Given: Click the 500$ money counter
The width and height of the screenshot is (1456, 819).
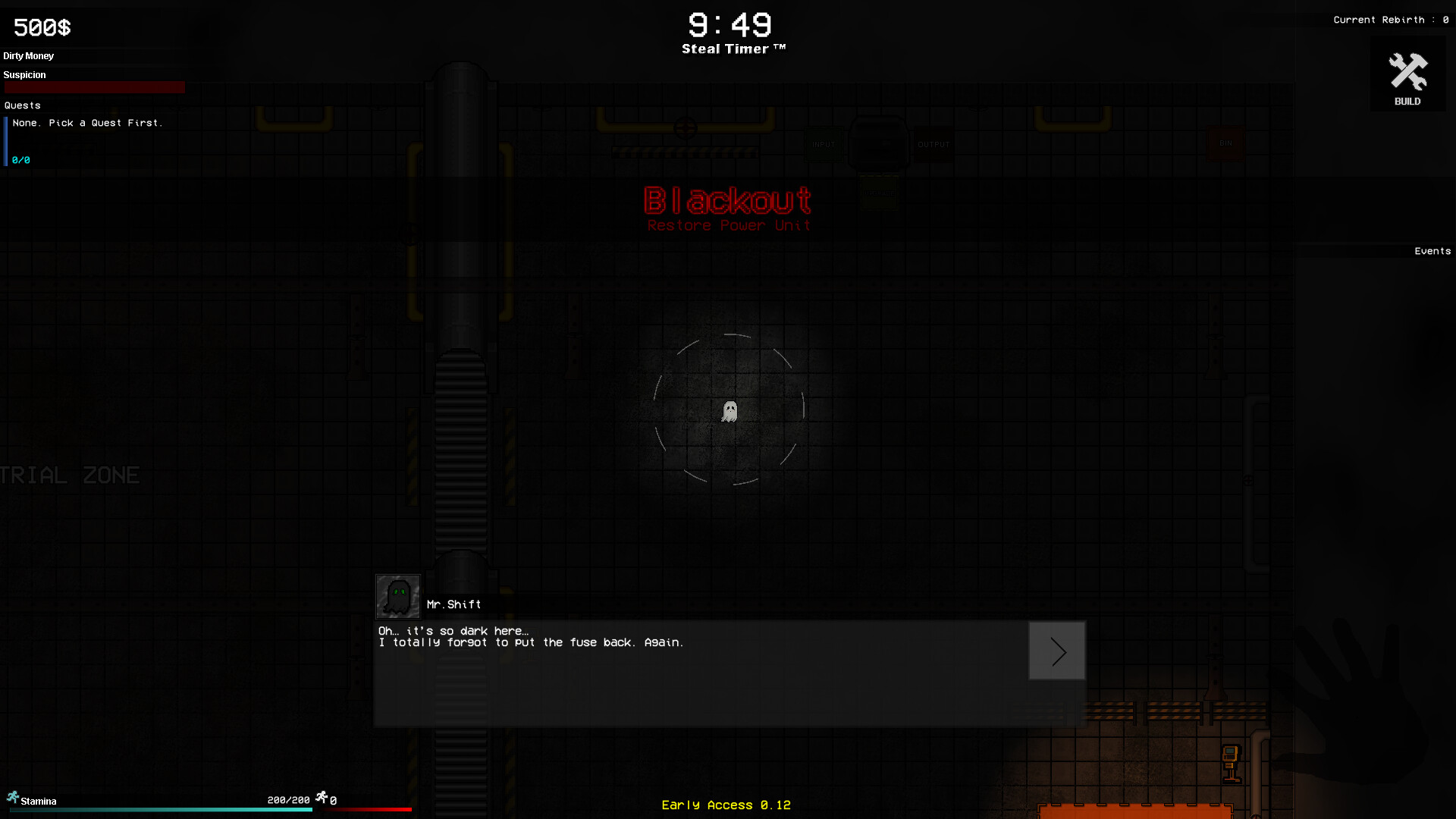Looking at the screenshot, I should pos(41,27).
